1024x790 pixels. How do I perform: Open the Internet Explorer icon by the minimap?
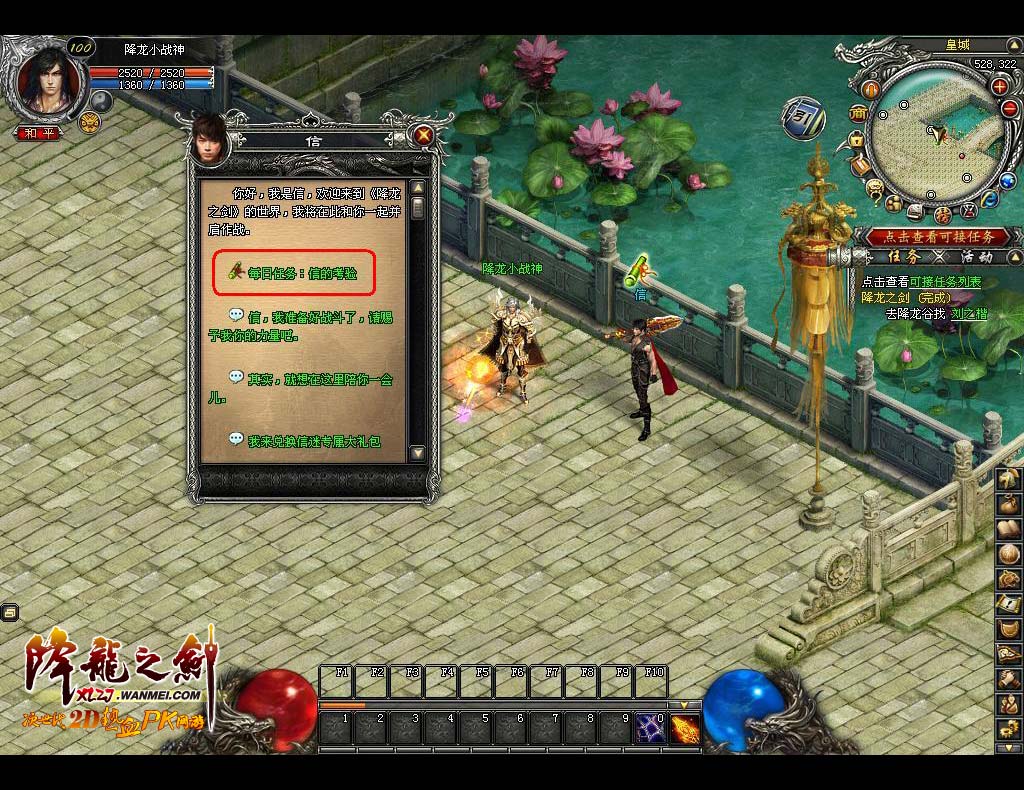(x=990, y=198)
